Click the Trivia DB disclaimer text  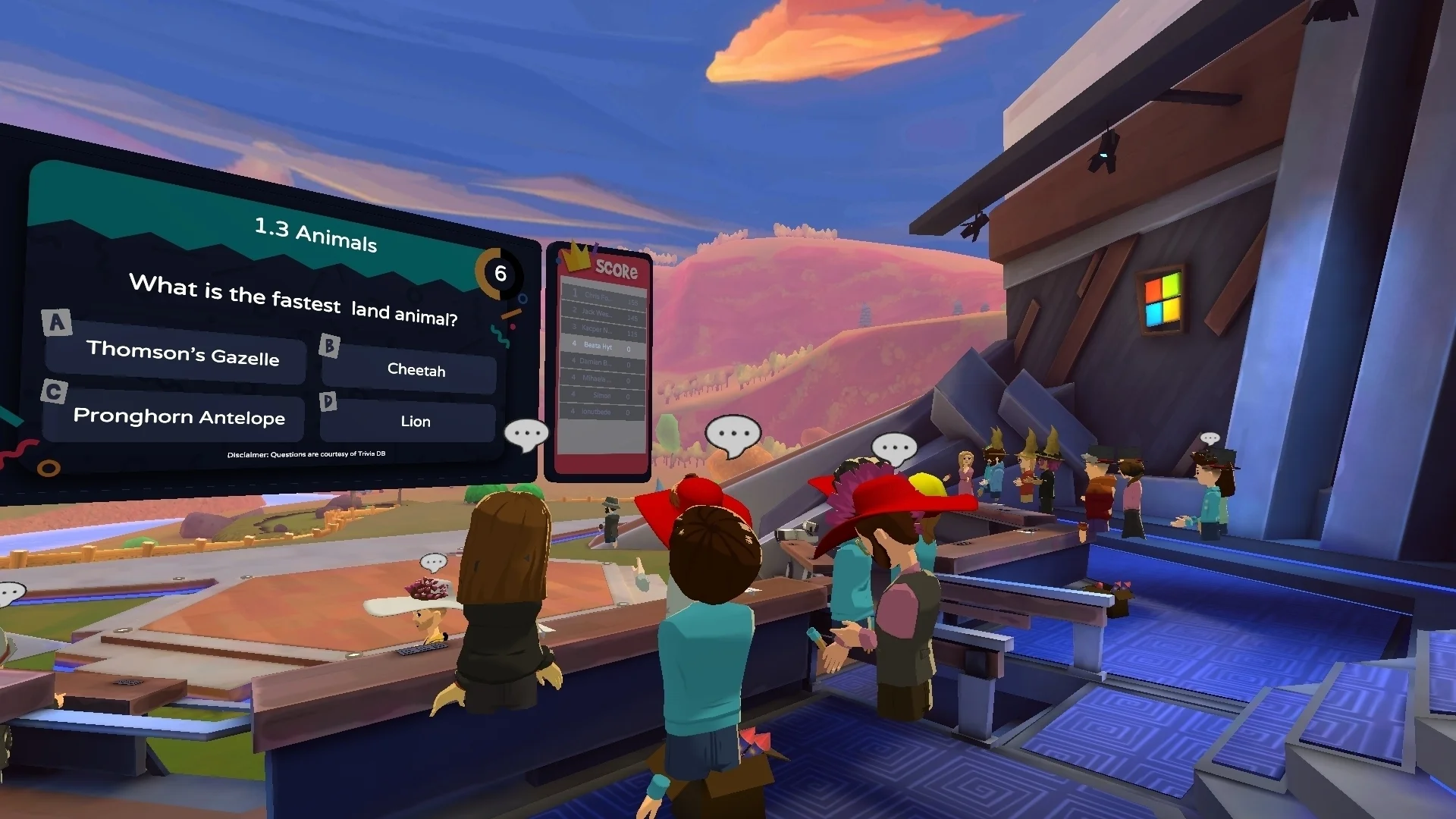point(306,455)
